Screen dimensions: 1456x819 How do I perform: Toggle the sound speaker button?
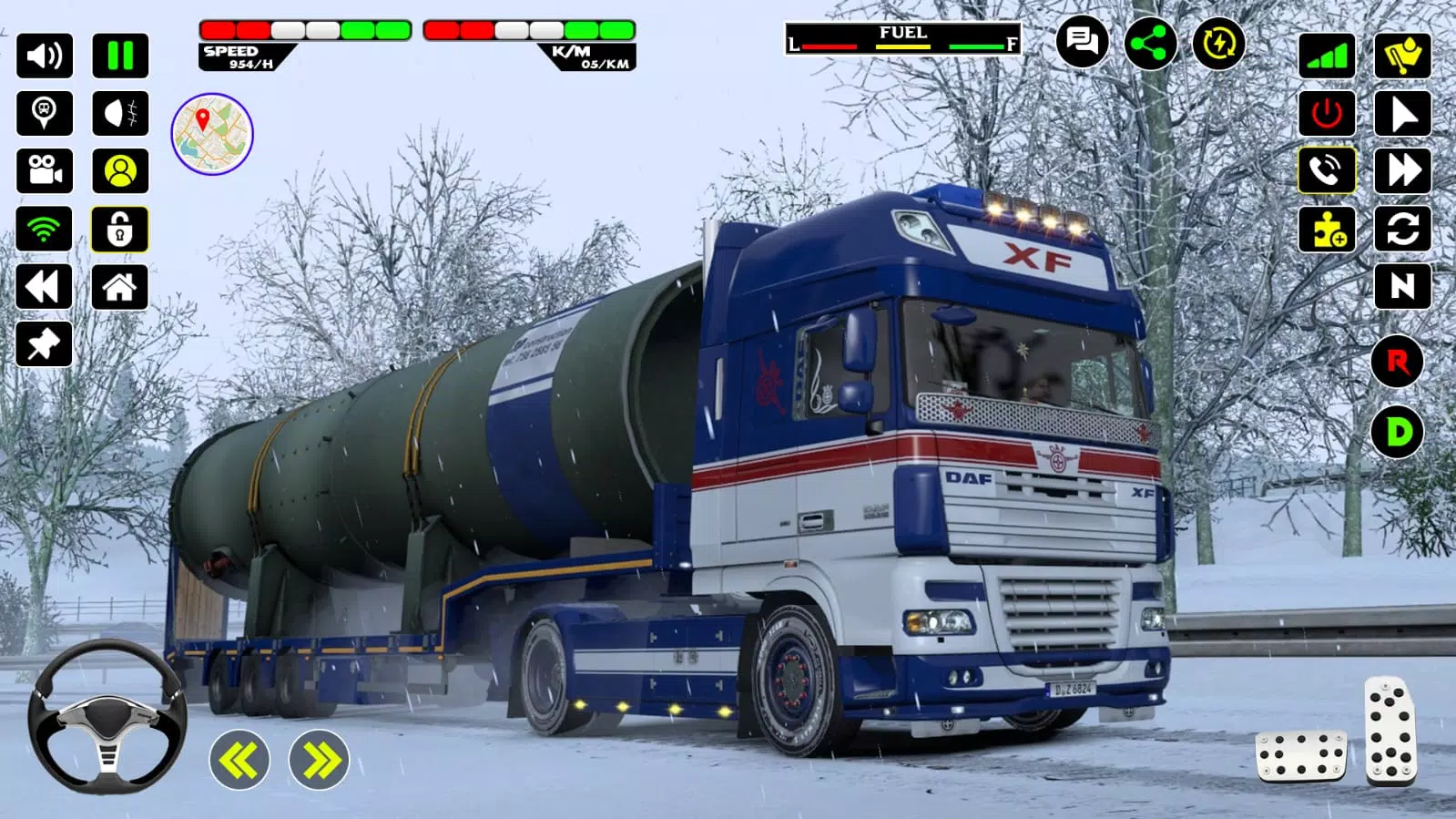45,56
